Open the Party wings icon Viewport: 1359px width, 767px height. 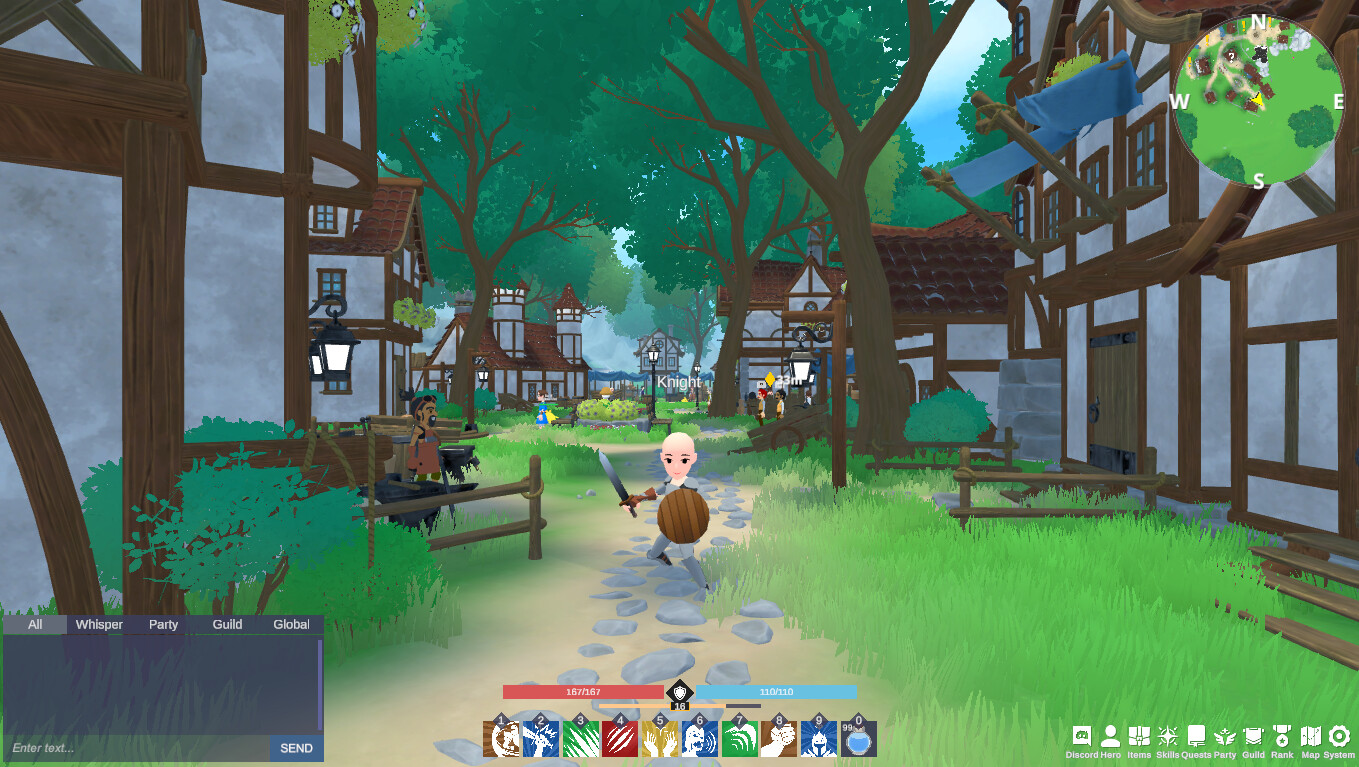[1223, 735]
